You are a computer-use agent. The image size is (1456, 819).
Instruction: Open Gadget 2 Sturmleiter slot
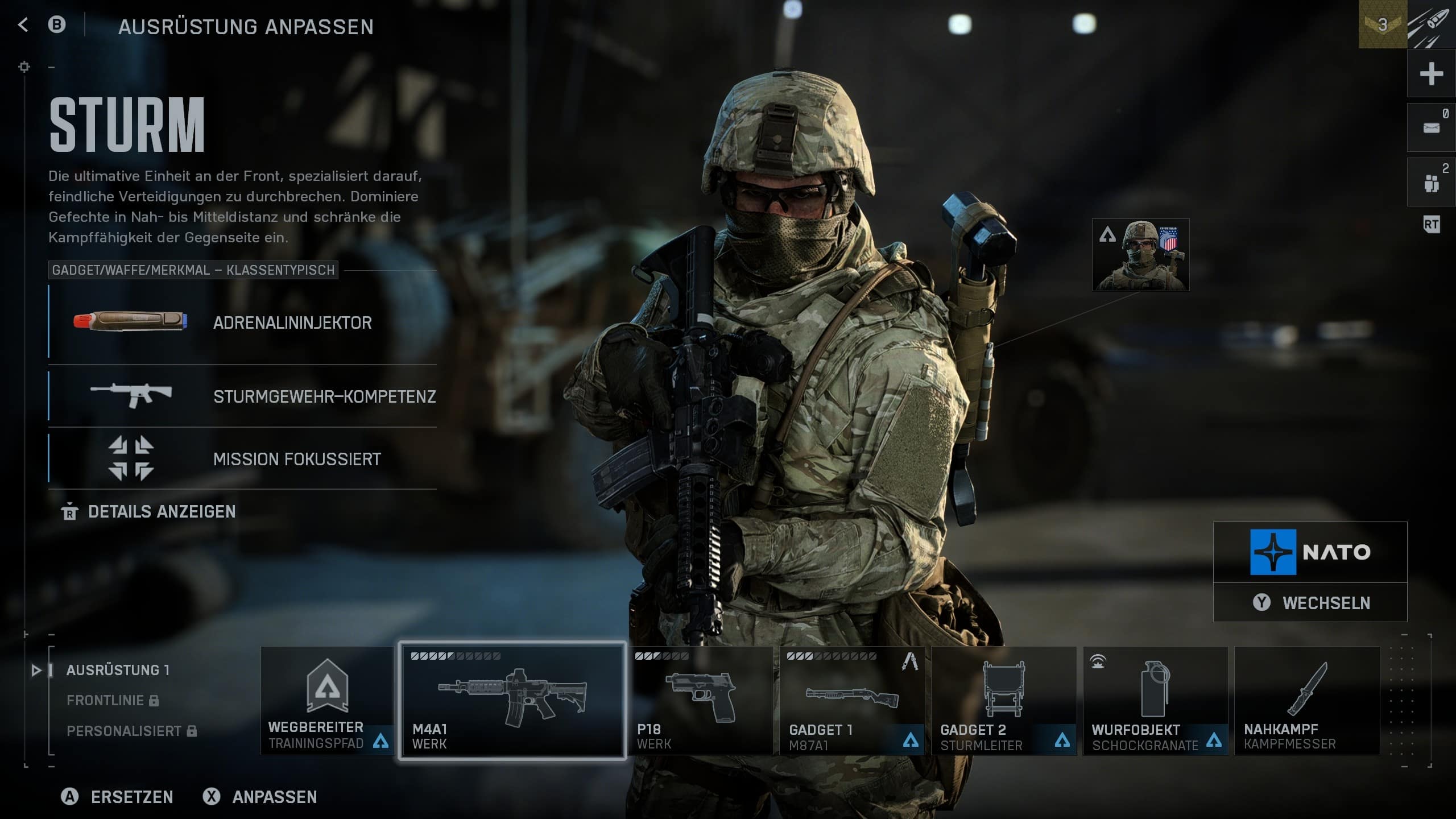pyautogui.click(x=1003, y=701)
